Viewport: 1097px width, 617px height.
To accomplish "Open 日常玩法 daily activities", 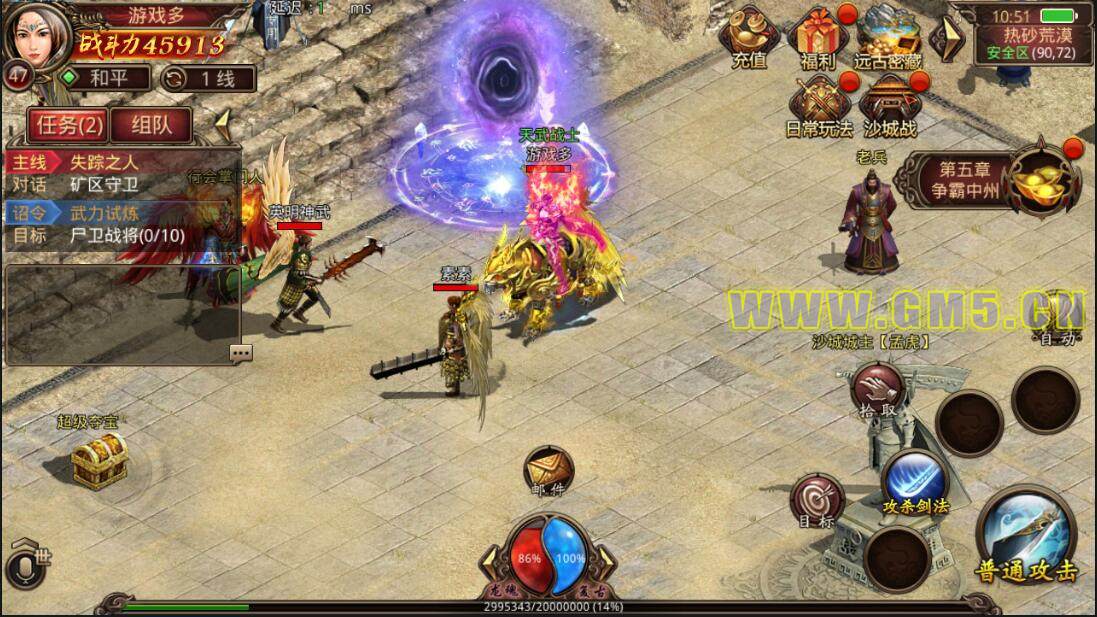I will [x=819, y=105].
